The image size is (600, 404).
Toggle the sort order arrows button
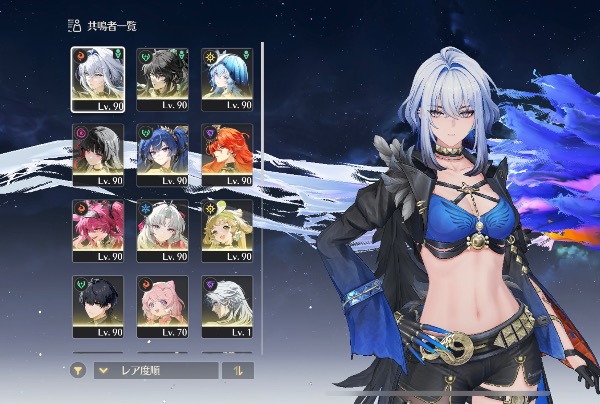point(238,370)
